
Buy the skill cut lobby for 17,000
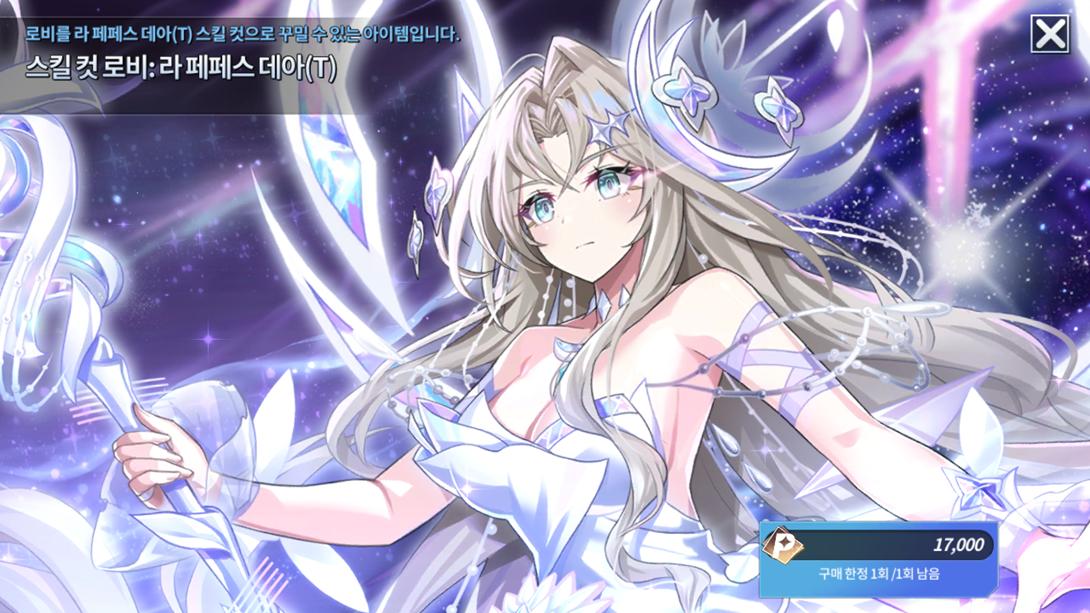879,557
